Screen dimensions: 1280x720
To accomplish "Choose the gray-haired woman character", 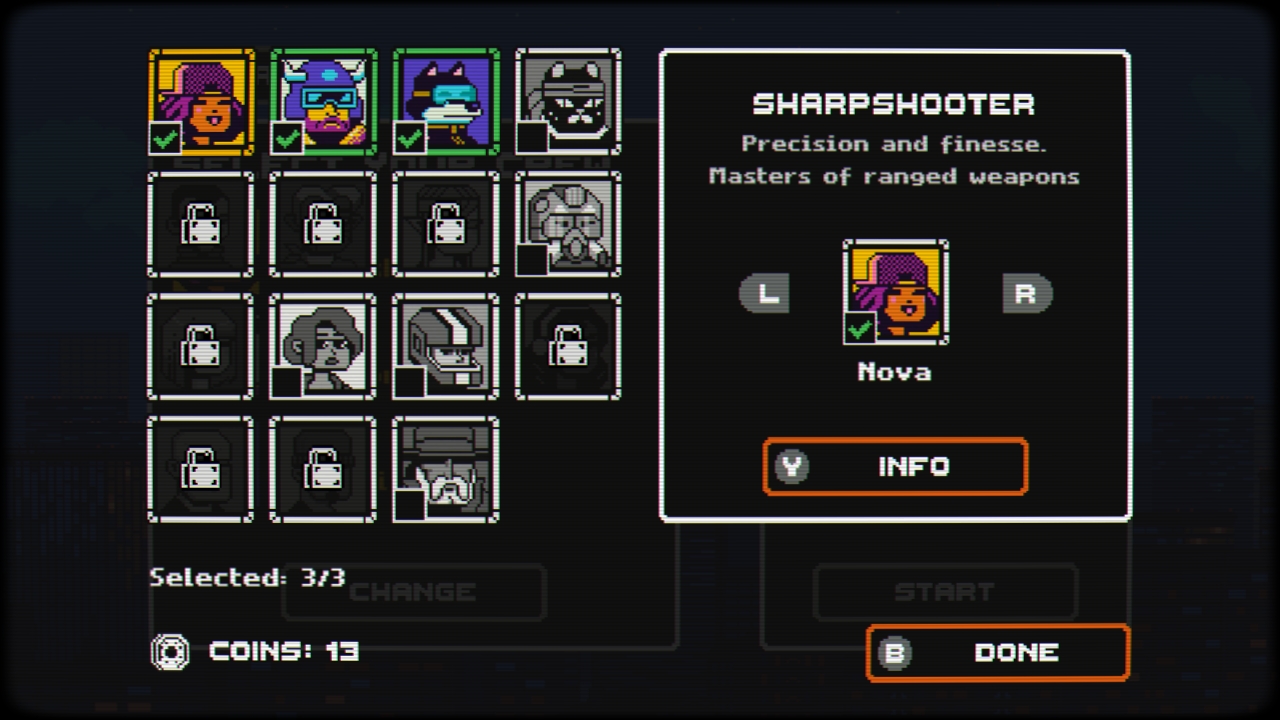I will coord(322,346).
